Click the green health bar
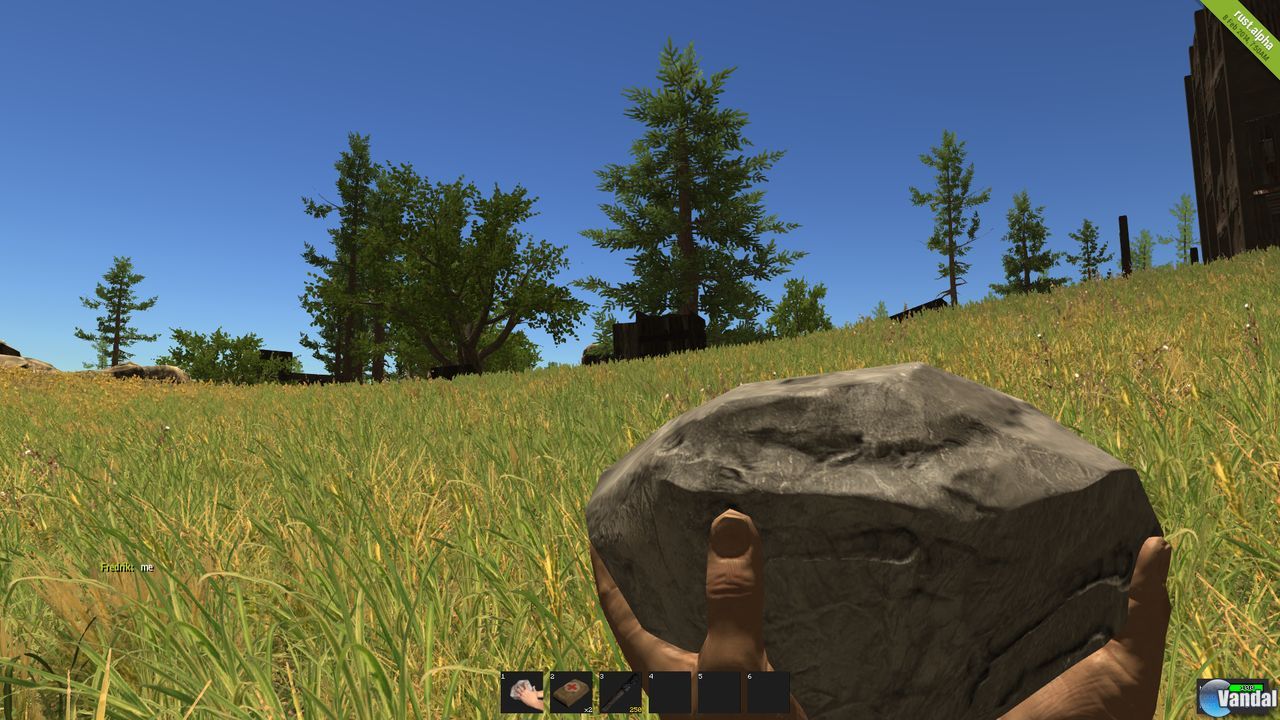 tap(1246, 687)
